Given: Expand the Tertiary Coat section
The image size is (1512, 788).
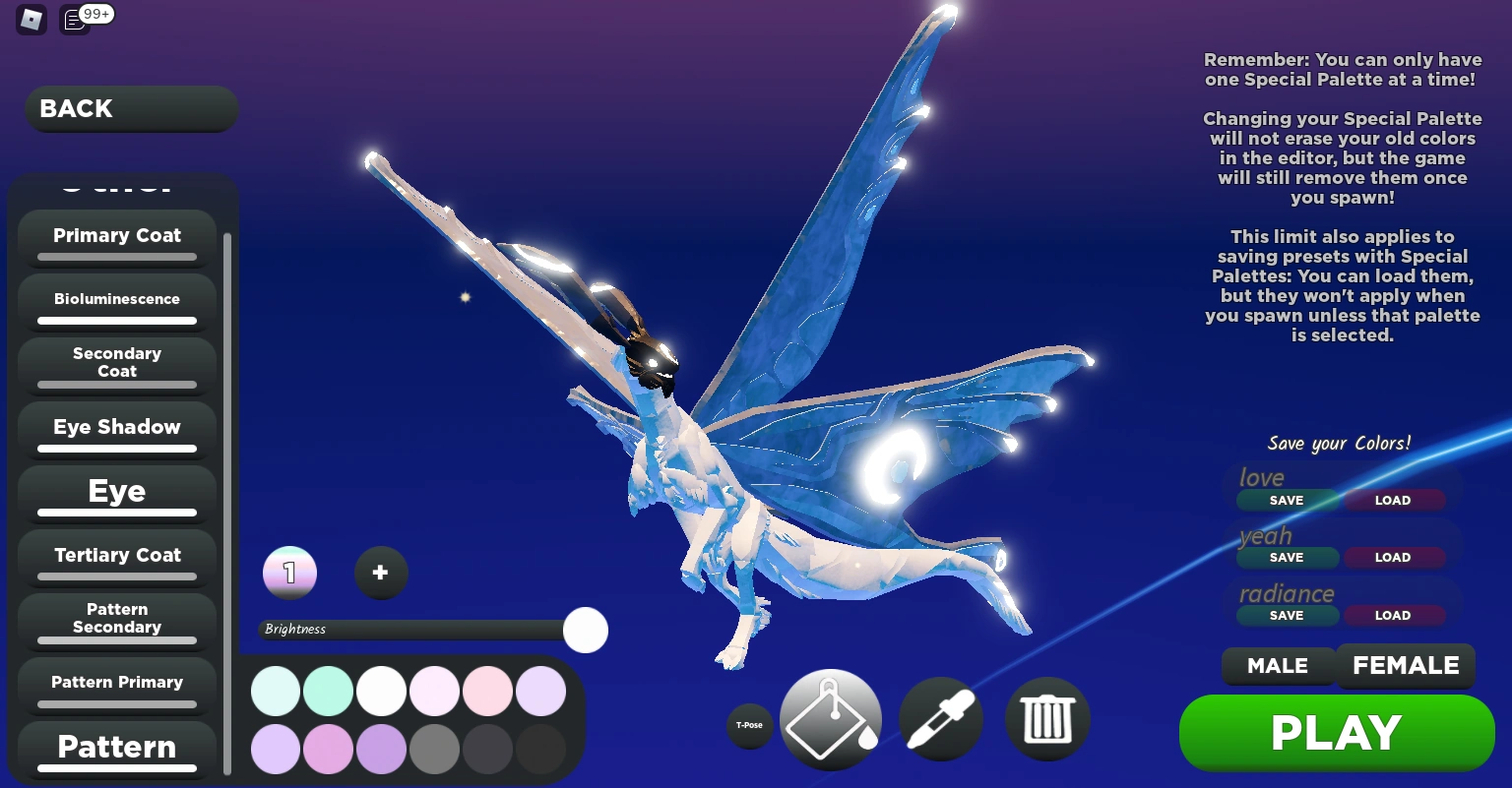Looking at the screenshot, I should coord(116,556).
